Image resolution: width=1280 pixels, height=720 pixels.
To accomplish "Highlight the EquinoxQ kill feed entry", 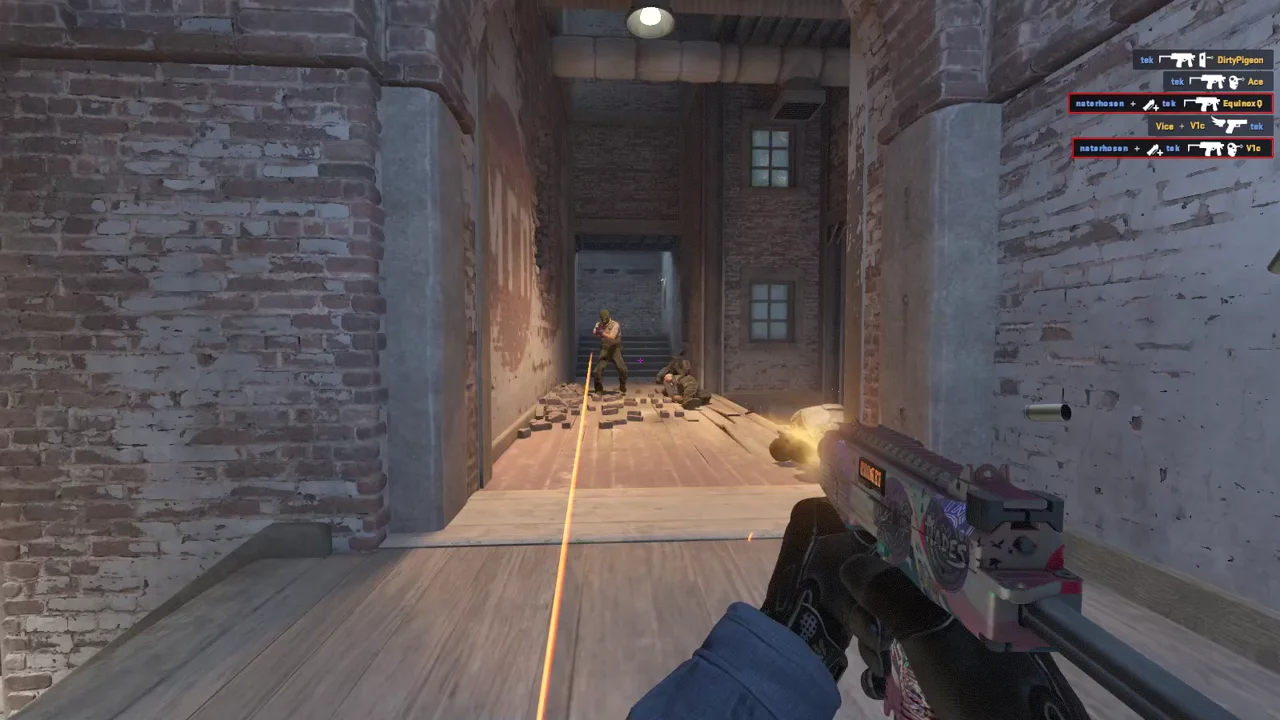I will pos(1170,104).
